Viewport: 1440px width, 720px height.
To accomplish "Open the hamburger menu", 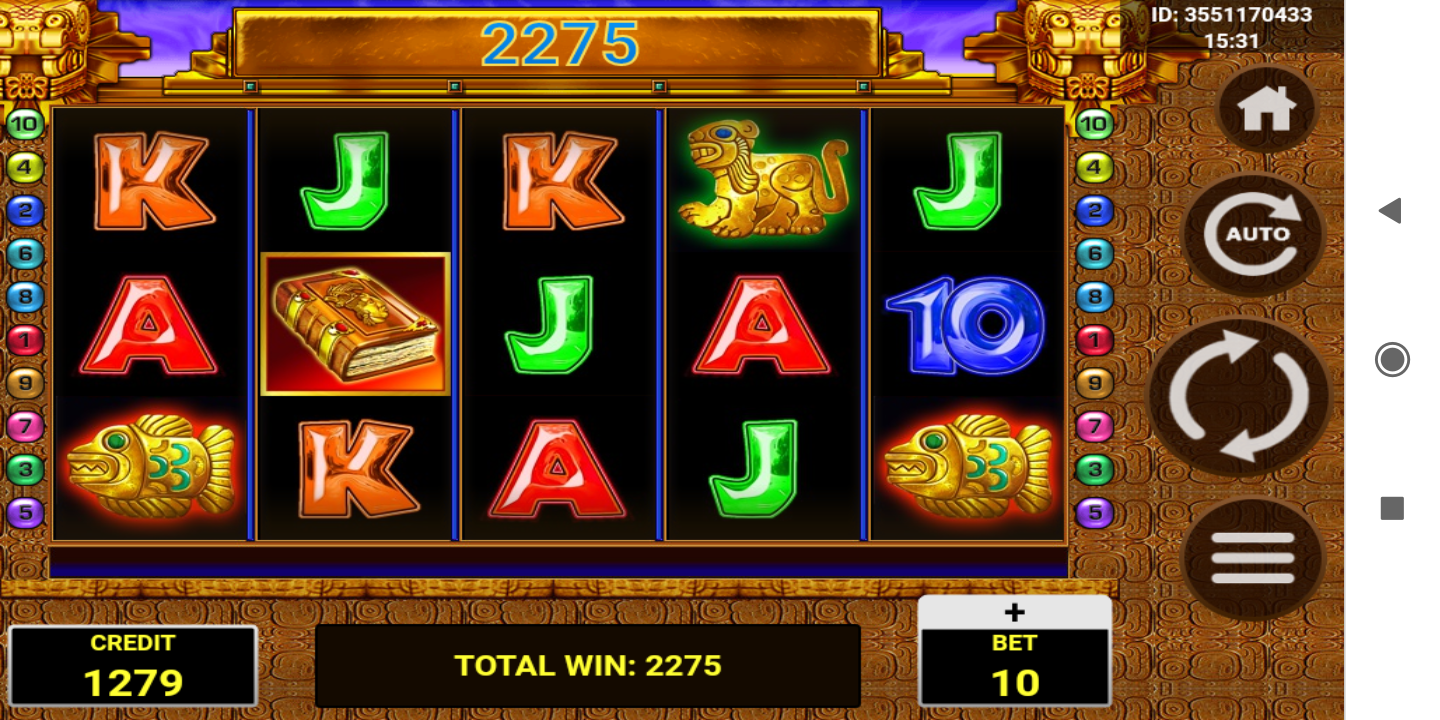I will pos(1252,557).
